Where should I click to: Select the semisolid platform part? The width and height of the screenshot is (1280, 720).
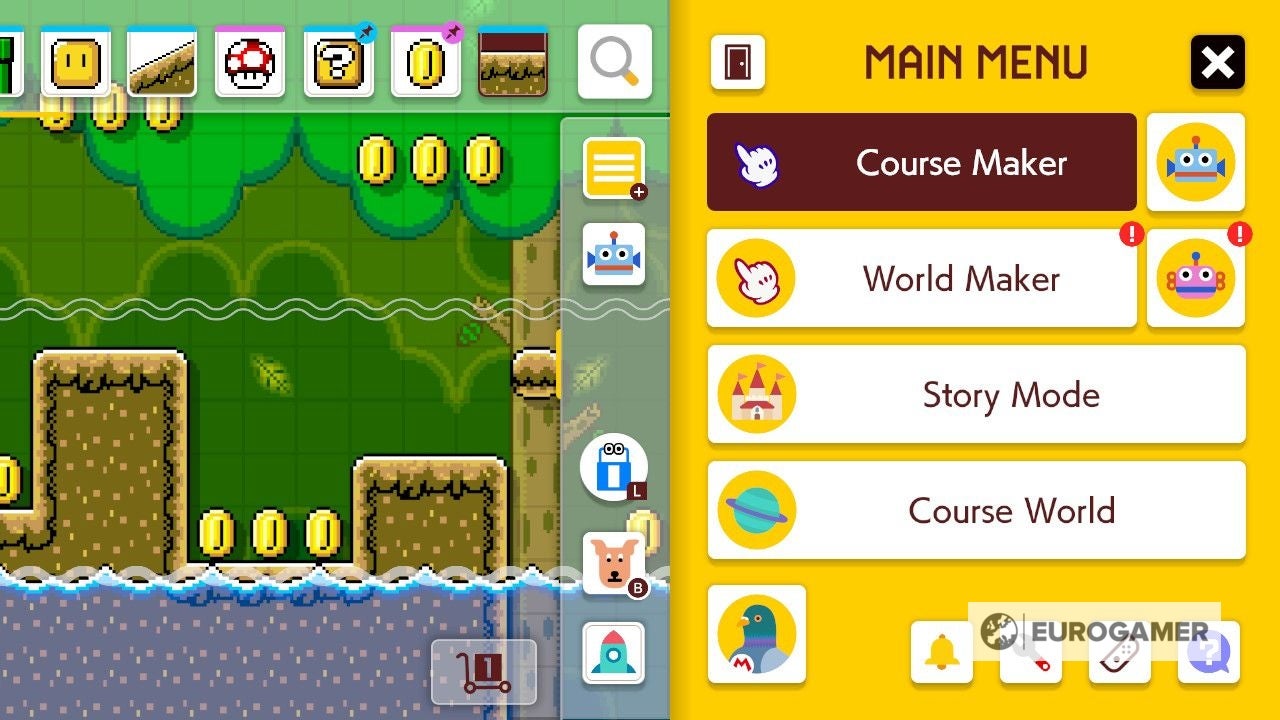[x=513, y=62]
